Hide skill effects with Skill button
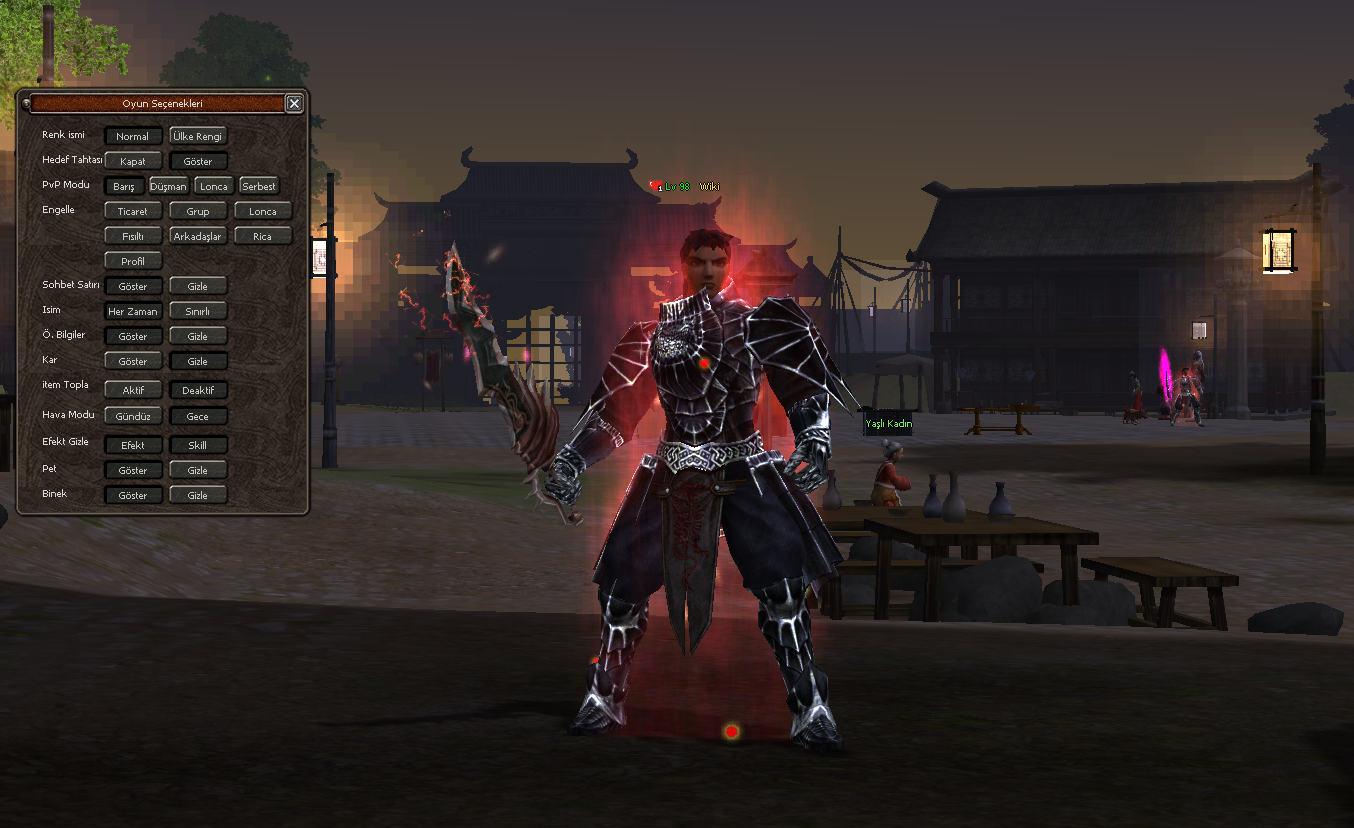This screenshot has height=828, width=1354. point(198,445)
